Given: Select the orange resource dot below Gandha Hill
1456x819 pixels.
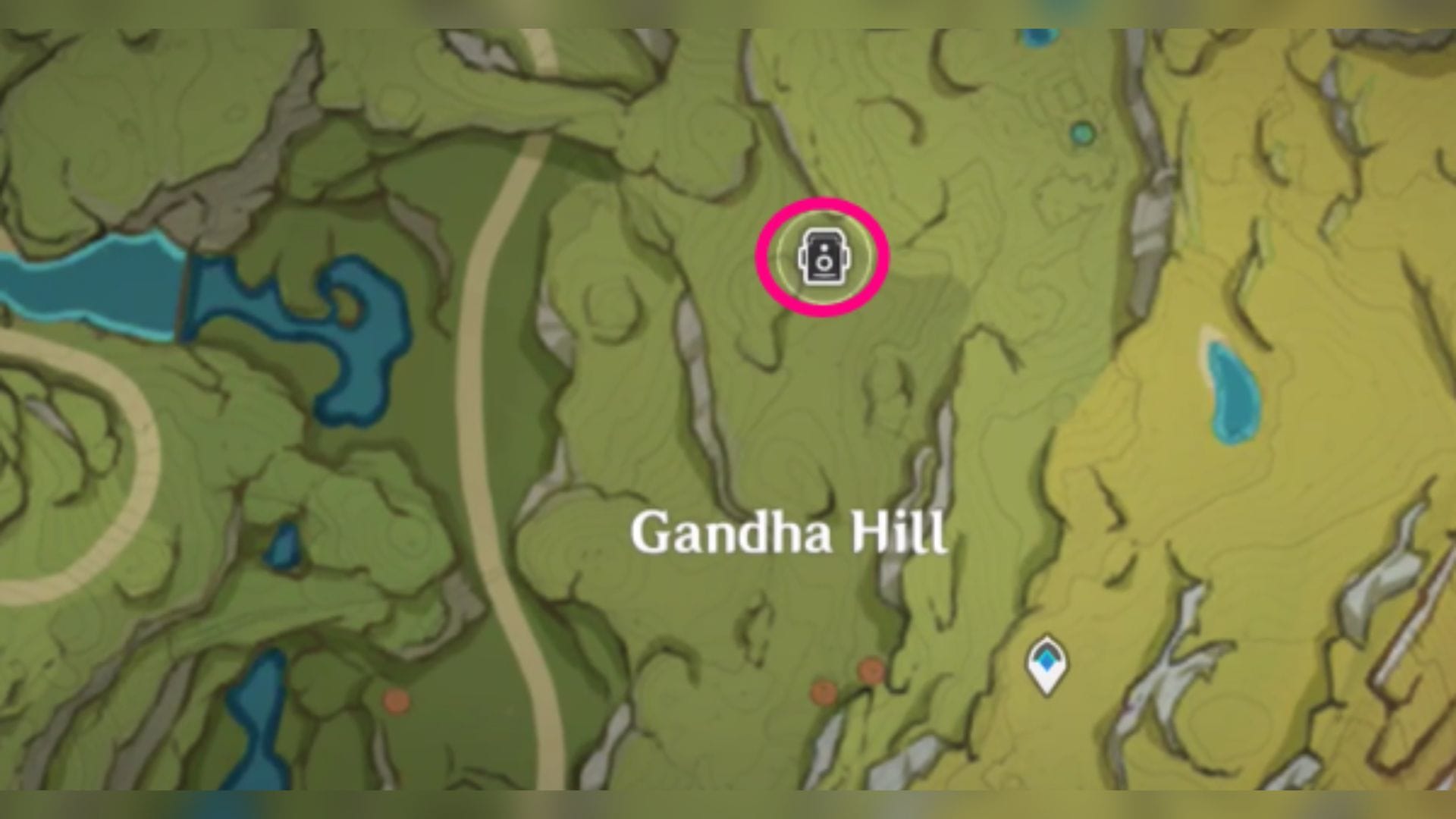Looking at the screenshot, I should point(823,692).
